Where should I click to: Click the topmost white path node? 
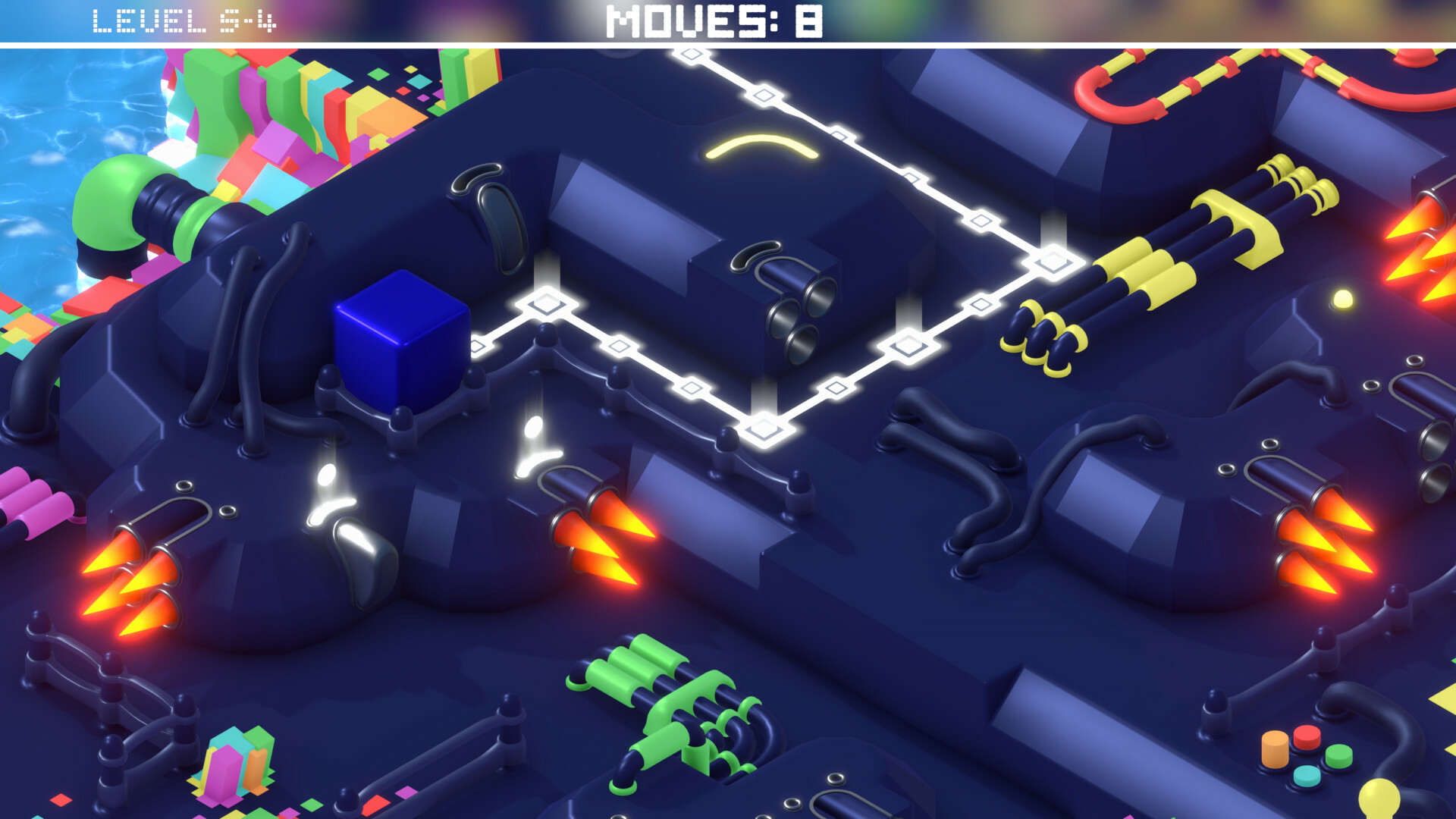tap(690, 53)
